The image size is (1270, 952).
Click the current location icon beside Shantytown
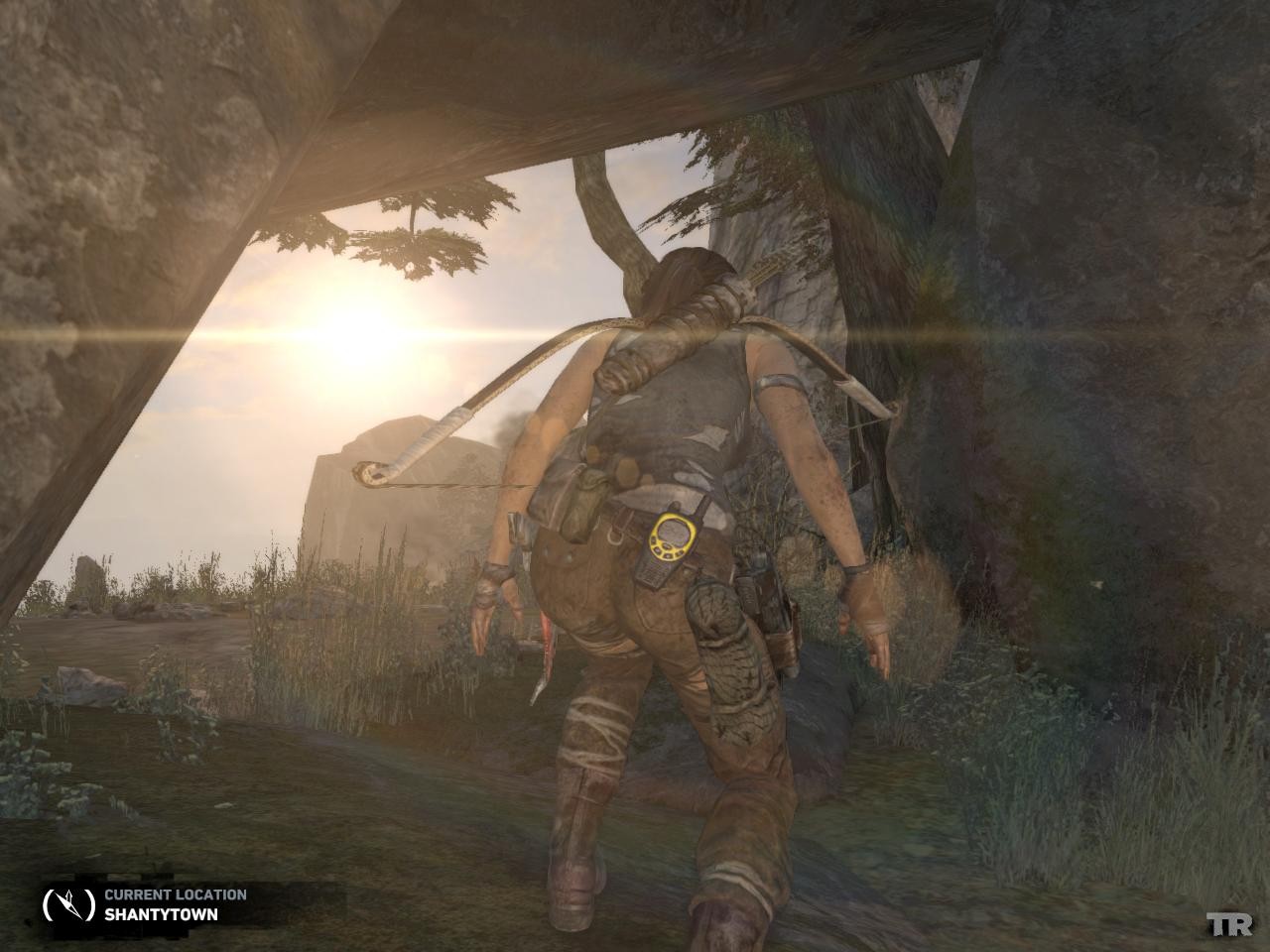(x=68, y=903)
